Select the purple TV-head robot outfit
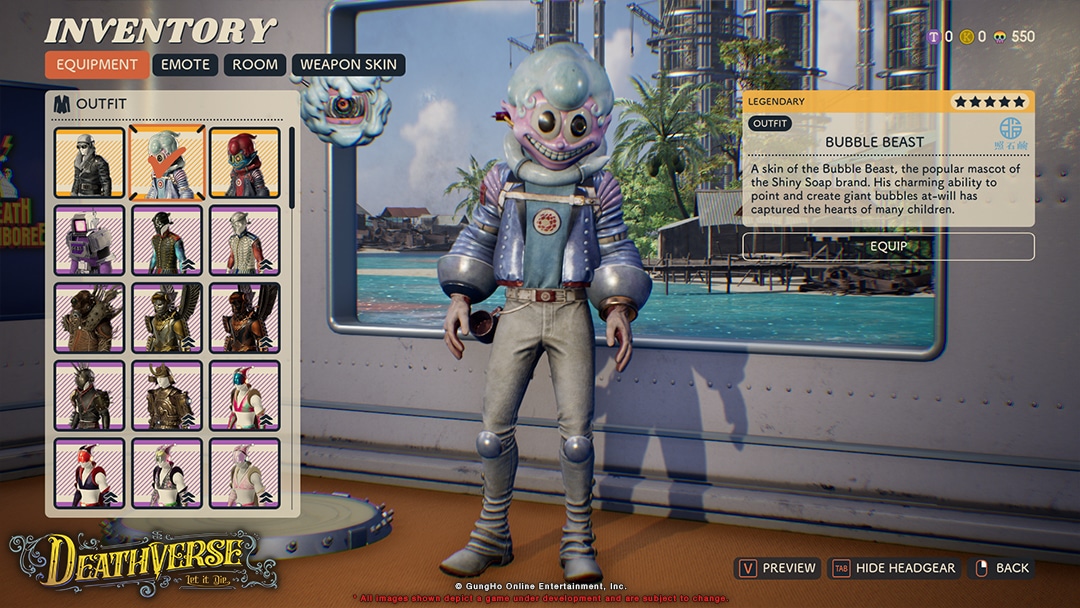Screen dimensions: 1080x608 point(89,240)
